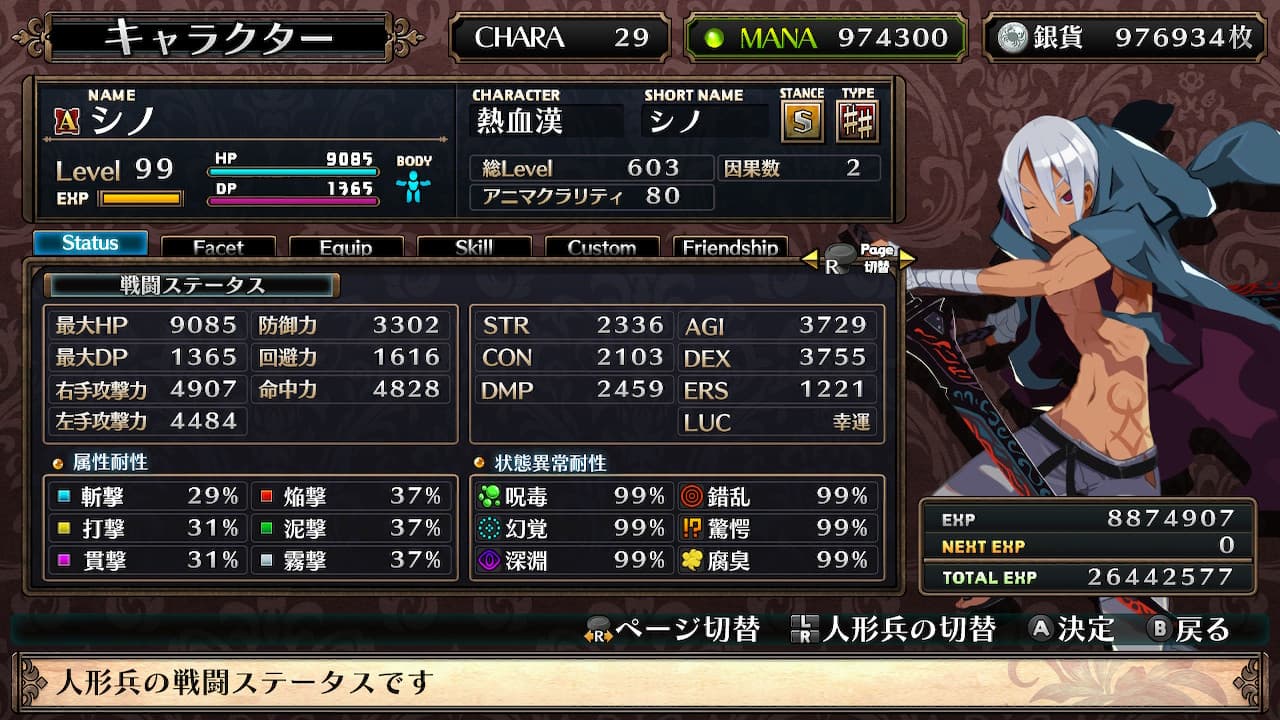Click the blue BODY figure icon
The width and height of the screenshot is (1280, 720).
[x=413, y=187]
